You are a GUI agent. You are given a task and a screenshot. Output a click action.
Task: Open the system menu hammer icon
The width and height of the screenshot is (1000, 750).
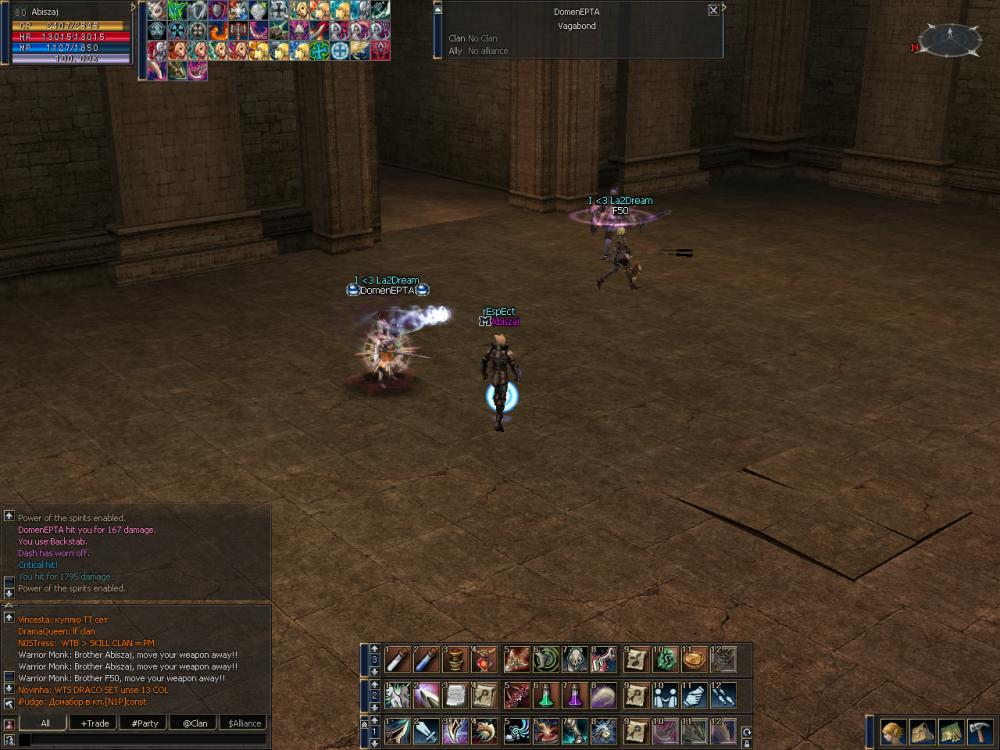click(x=980, y=732)
